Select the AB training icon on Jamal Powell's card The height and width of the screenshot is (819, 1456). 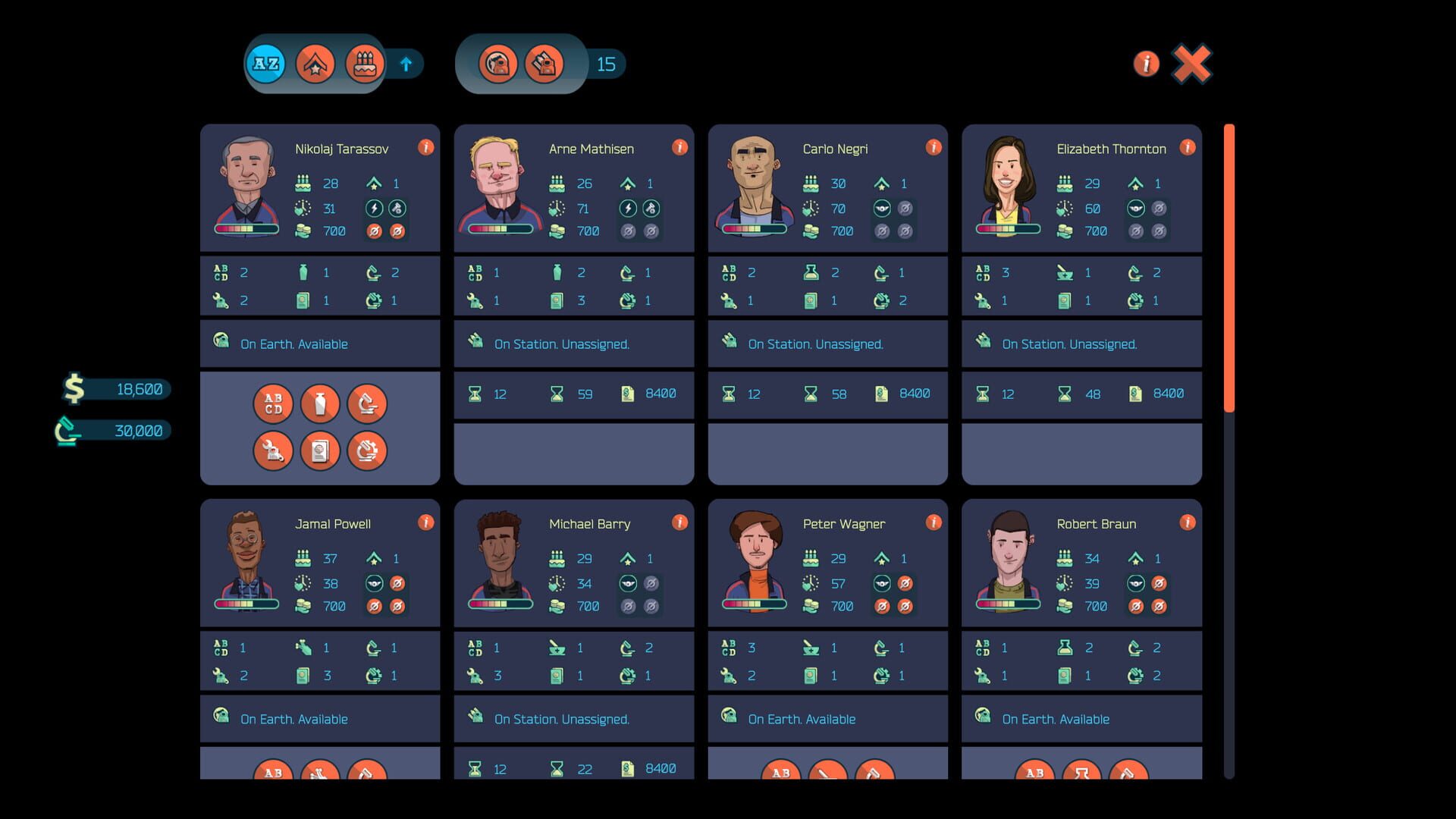click(x=274, y=773)
